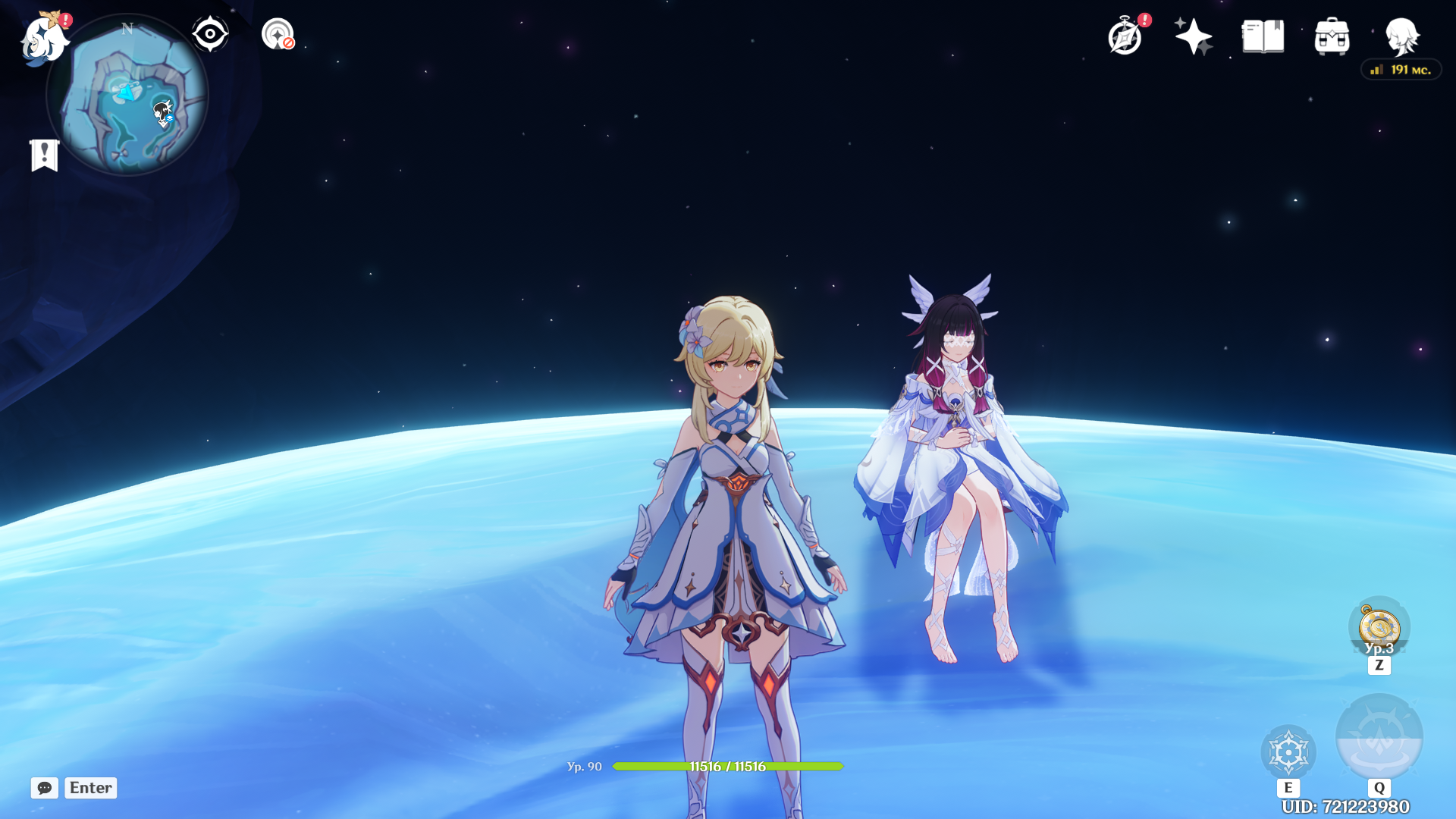Use the golden pocket-watch gadget
This screenshot has height=819, width=1456.
tap(1379, 628)
